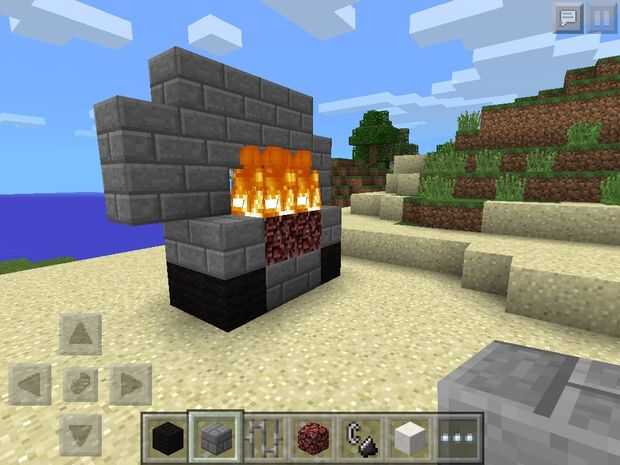Screen dimensions: 620x465
Task: Select the black block hotbar slot
Action: pos(165,437)
